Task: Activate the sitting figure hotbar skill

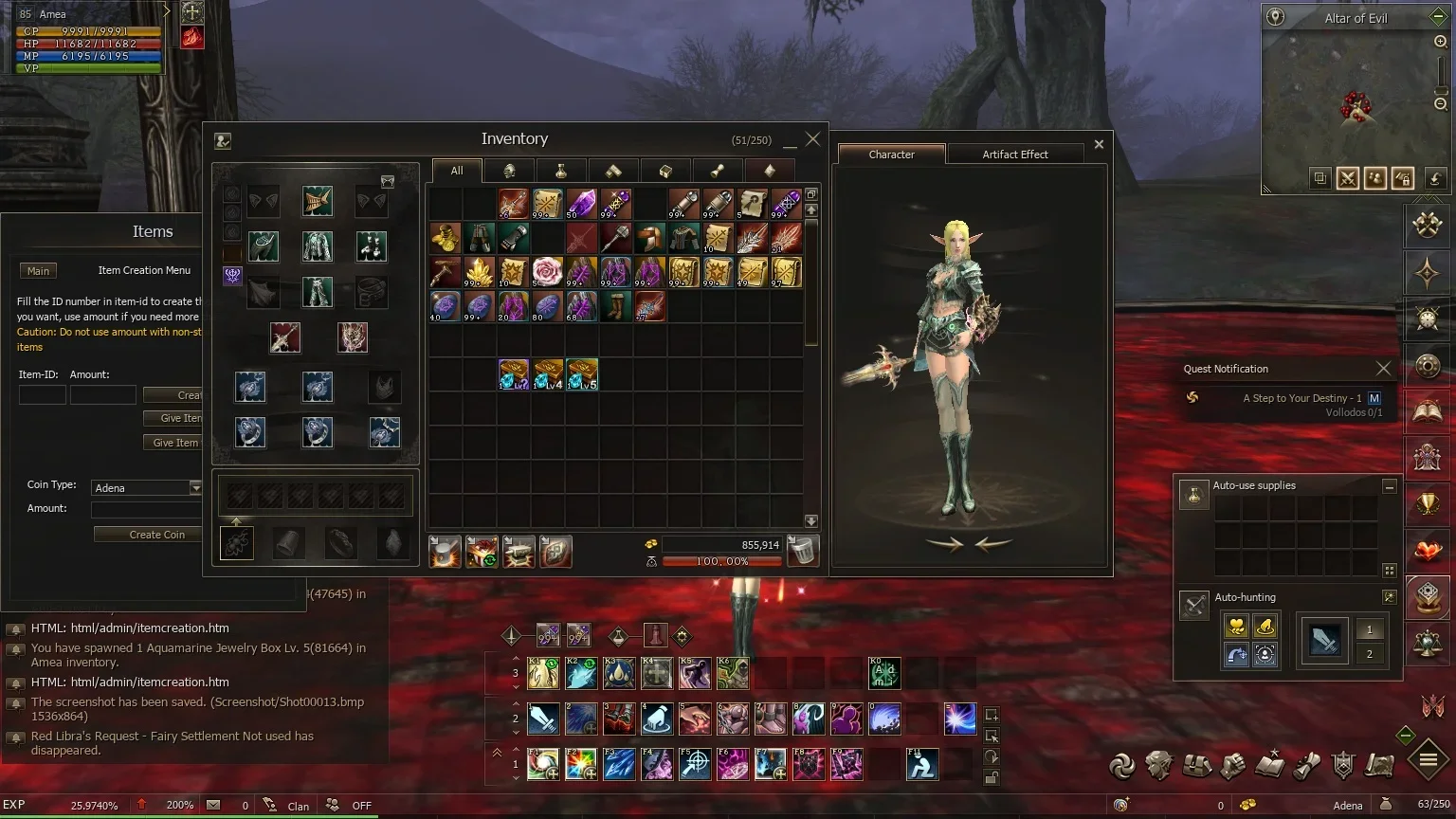Action: (x=921, y=764)
